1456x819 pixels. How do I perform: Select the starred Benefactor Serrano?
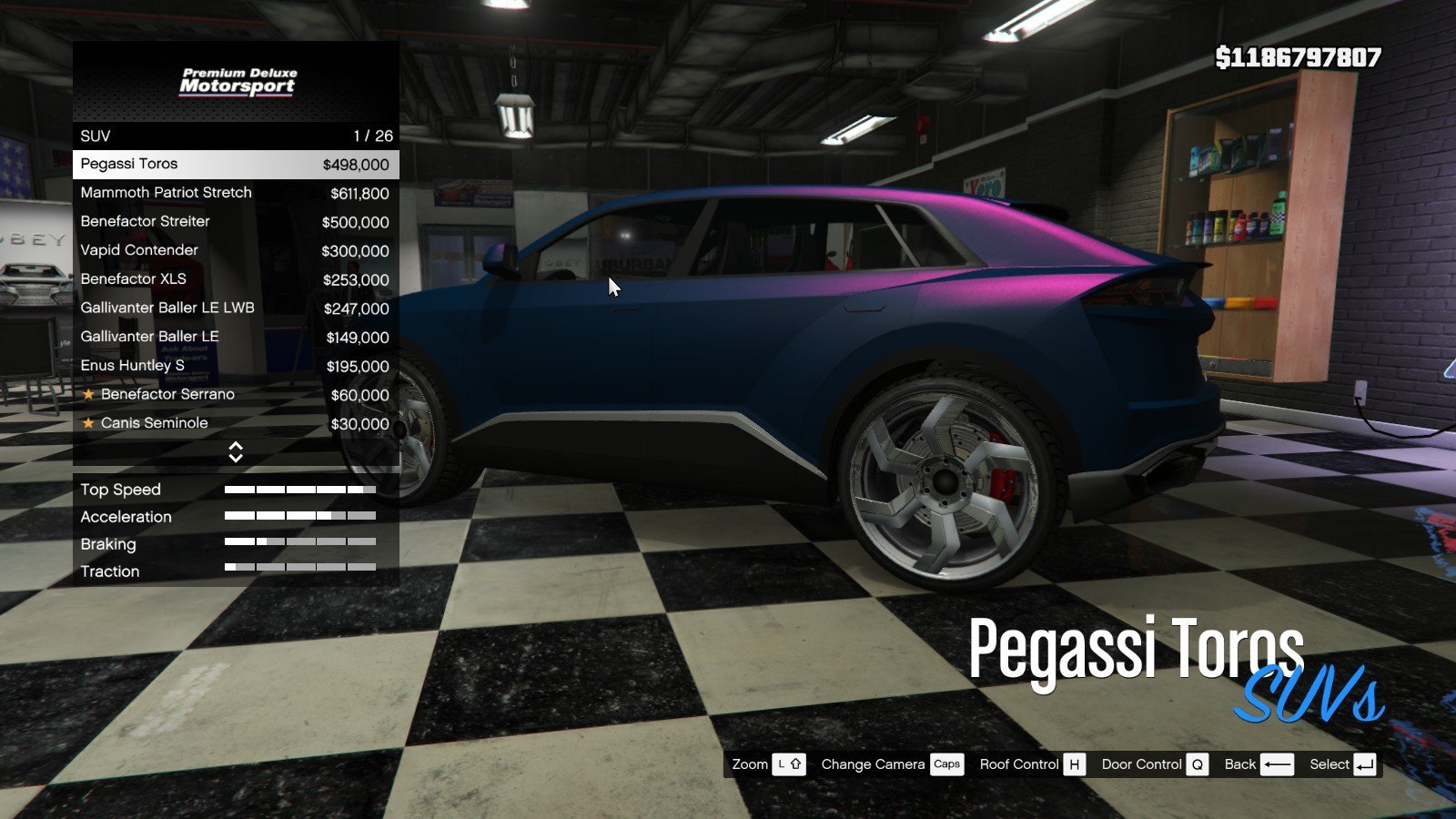point(235,395)
